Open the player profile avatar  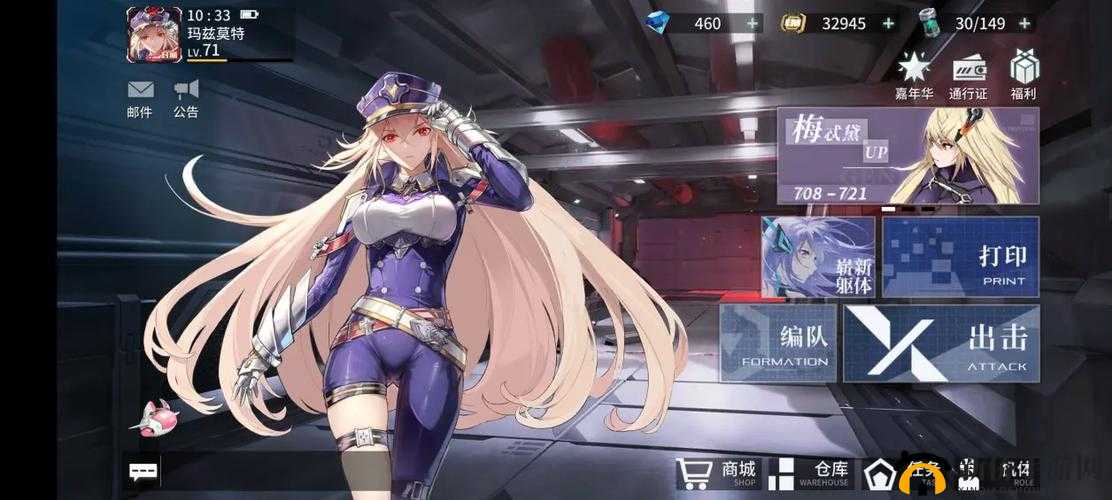coord(154,33)
